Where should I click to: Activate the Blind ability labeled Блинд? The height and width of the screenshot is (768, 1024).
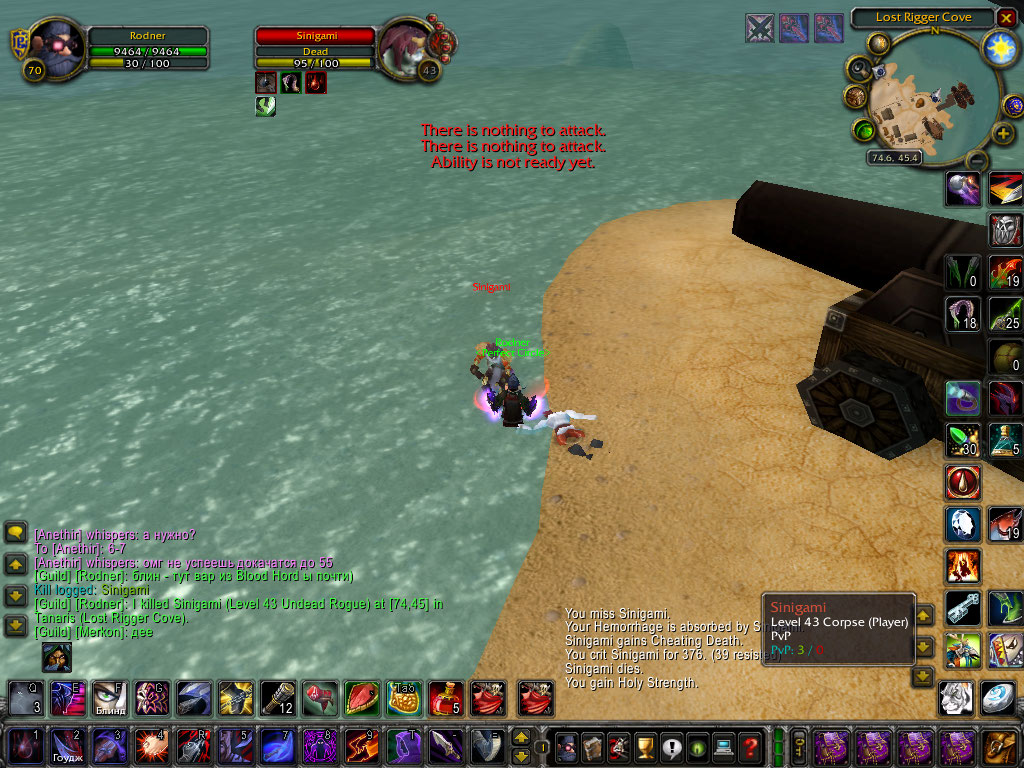pos(109,697)
